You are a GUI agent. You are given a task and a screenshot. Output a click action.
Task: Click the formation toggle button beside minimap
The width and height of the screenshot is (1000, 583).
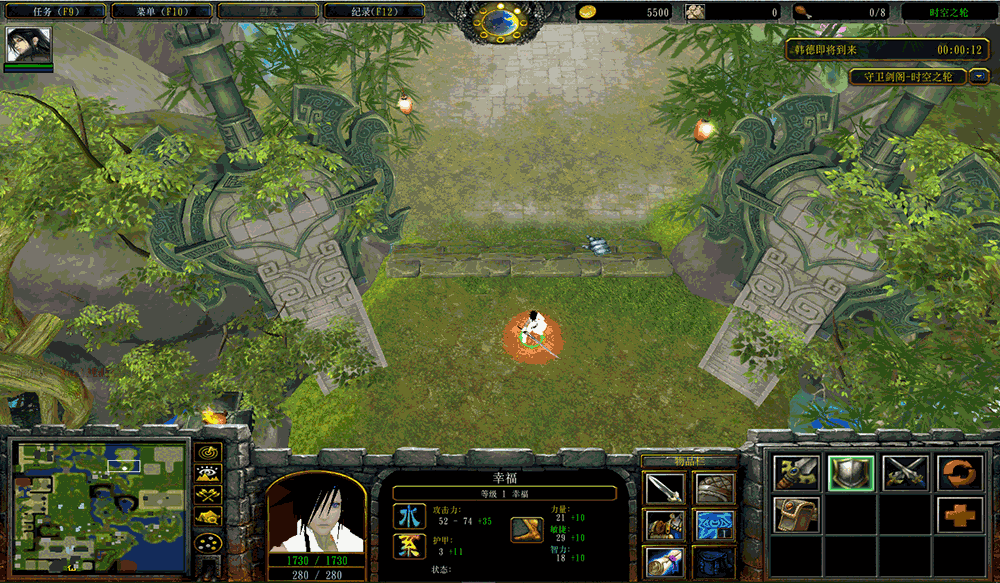pos(208,543)
